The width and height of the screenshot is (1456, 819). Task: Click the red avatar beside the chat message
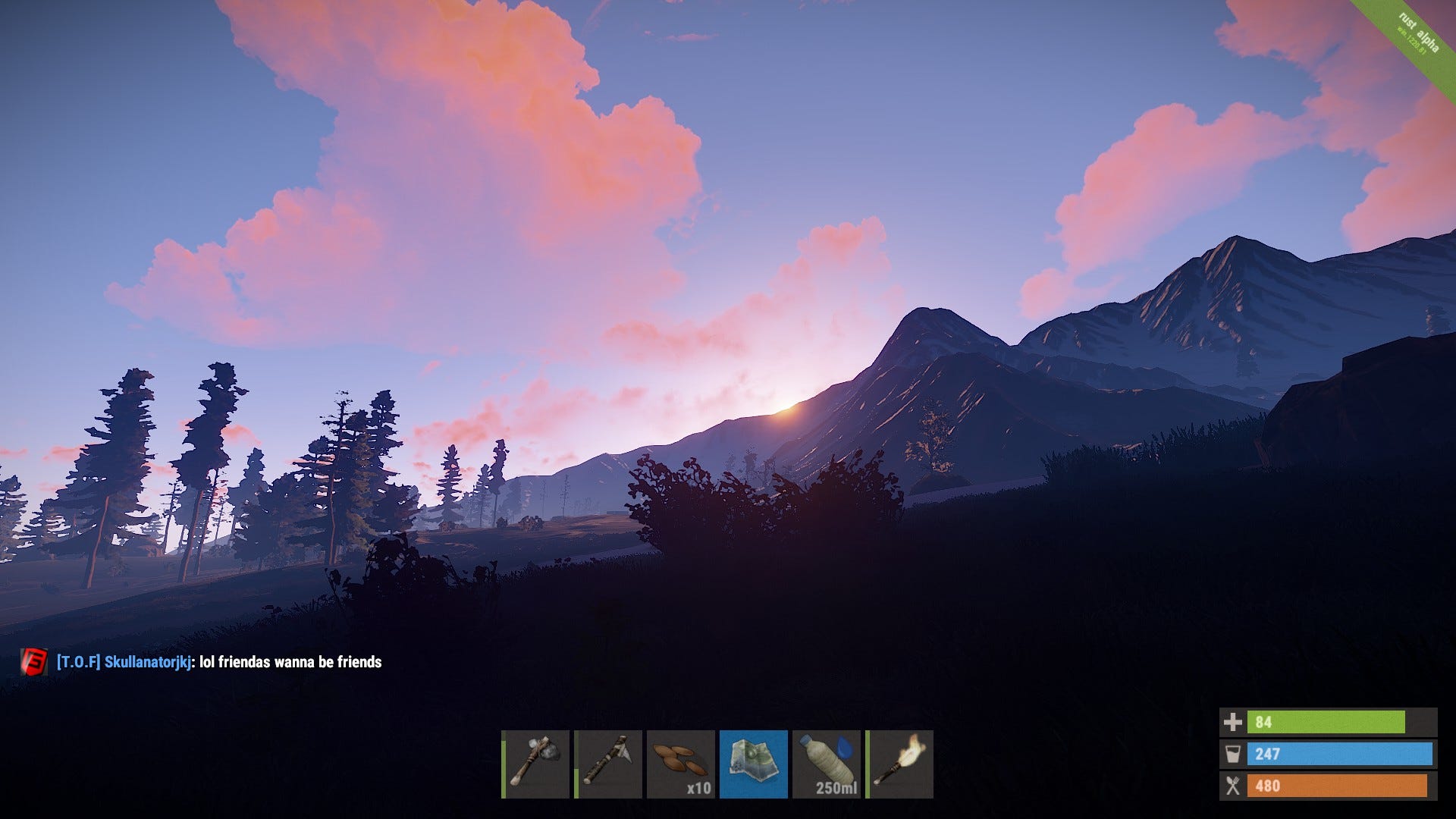click(34, 662)
